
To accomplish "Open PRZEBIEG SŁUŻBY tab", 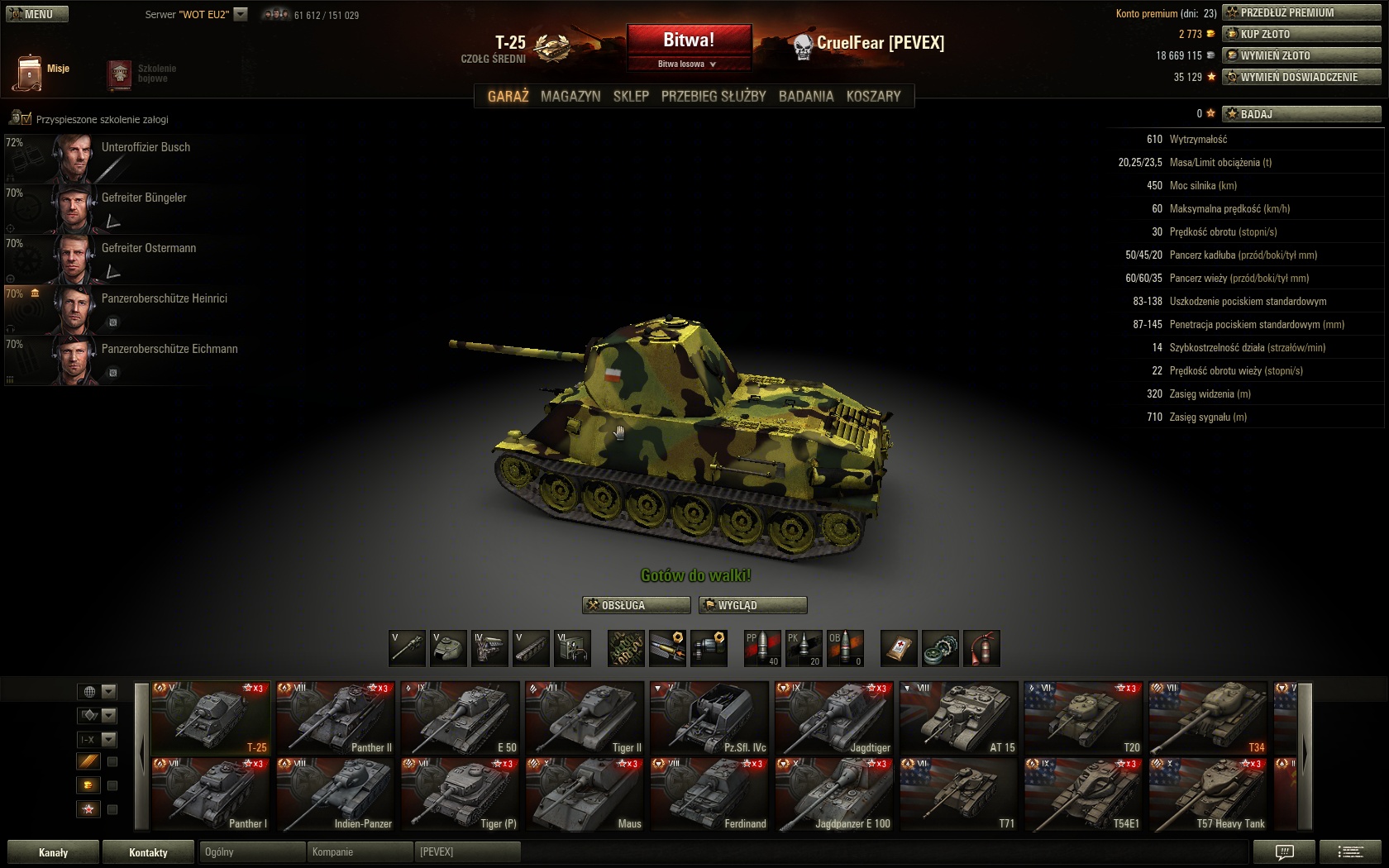I will [714, 96].
